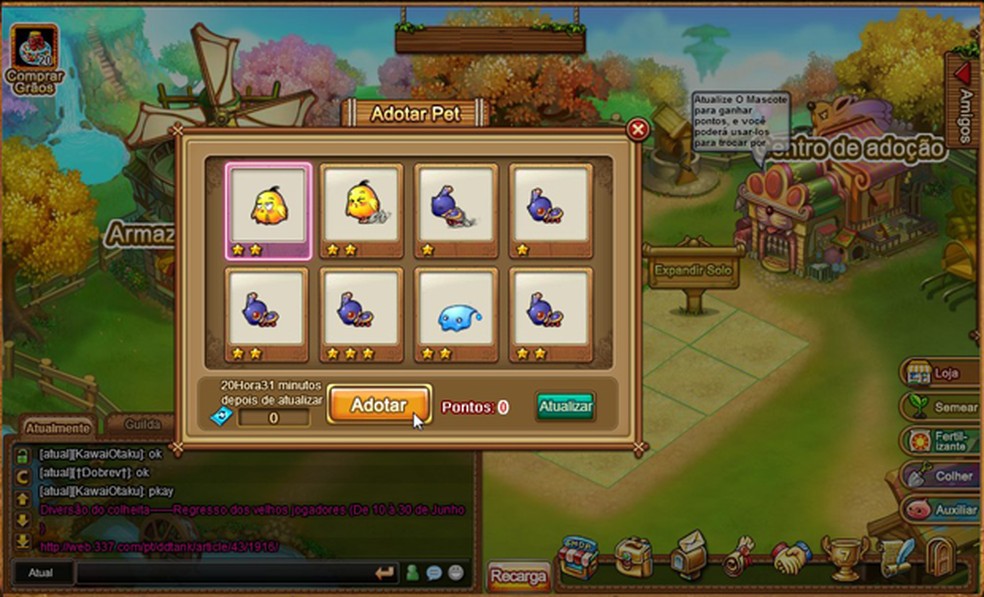This screenshot has width=984, height=597.
Task: Close the Adotar Pet window
Action: [x=637, y=129]
